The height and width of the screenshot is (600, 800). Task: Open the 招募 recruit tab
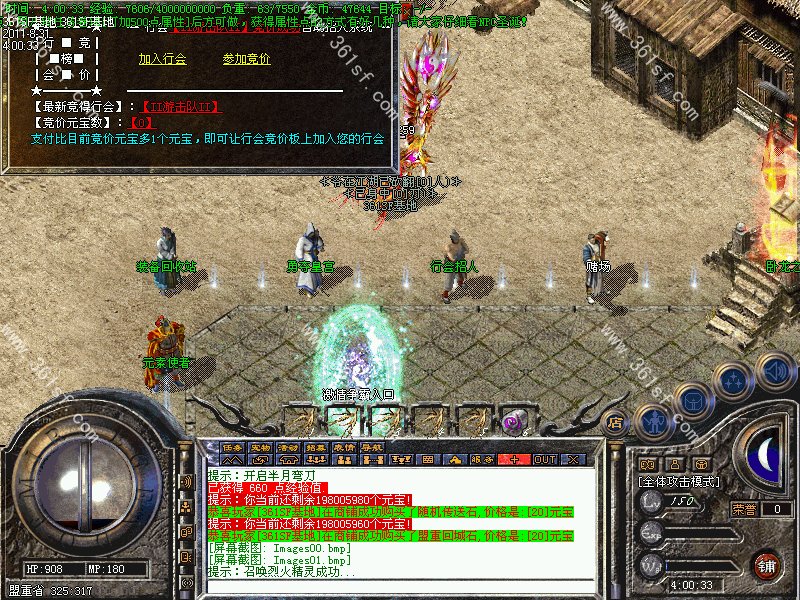(317, 446)
